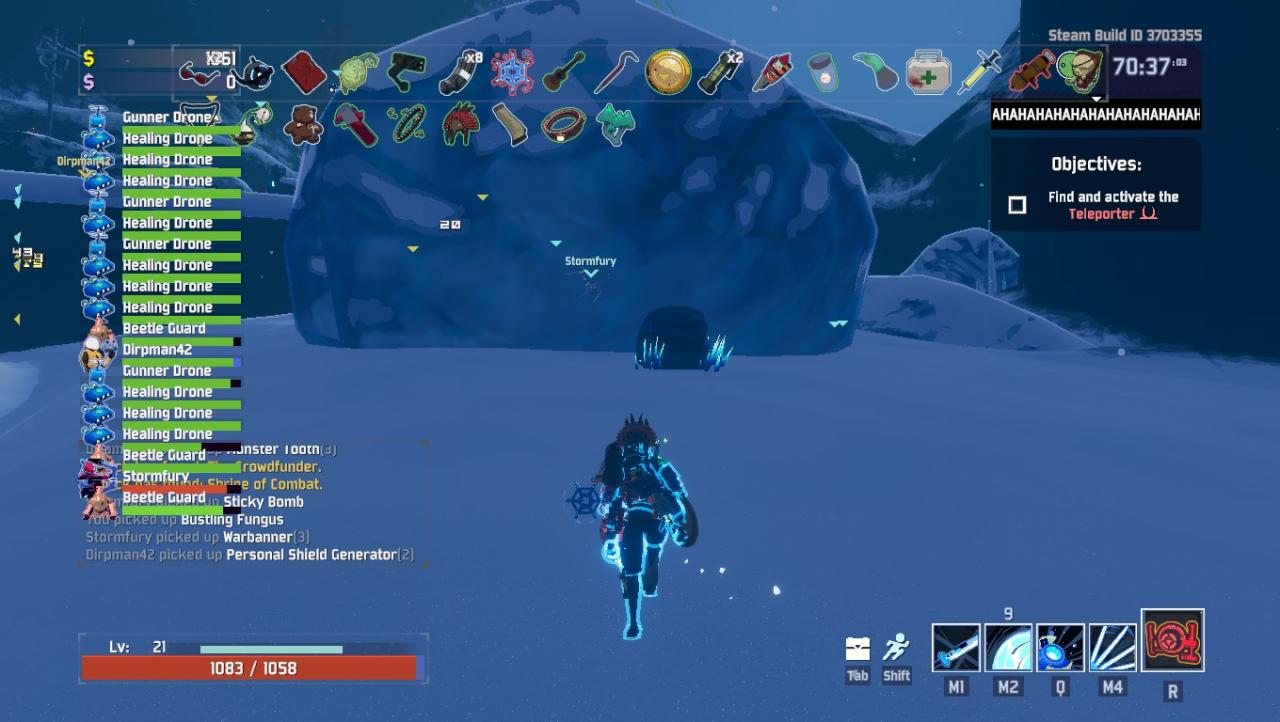Click the yellow Soldier's Syringe item
The width and height of the screenshot is (1280, 722).
[x=979, y=72]
